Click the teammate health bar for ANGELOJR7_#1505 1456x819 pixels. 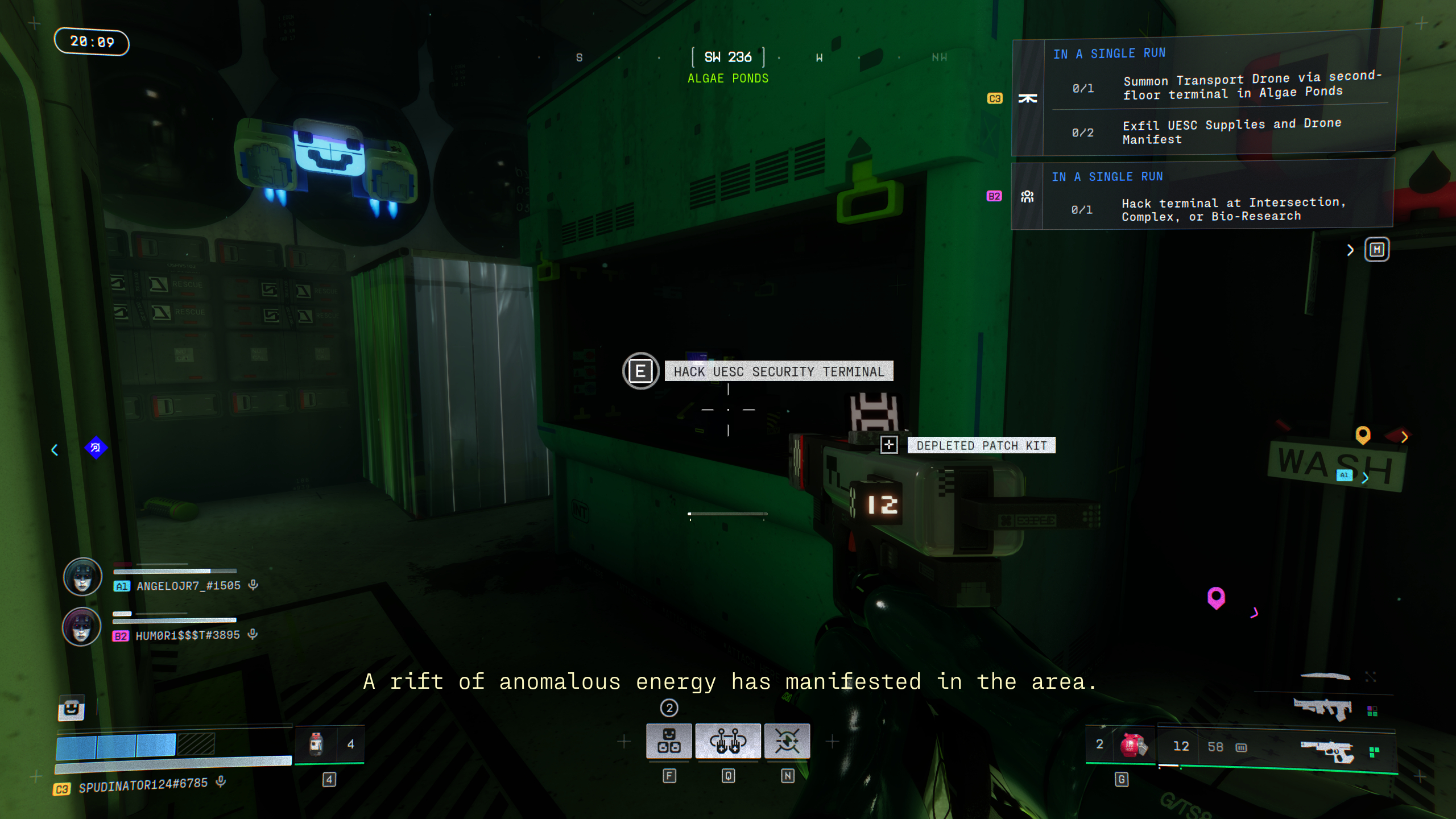(x=173, y=572)
